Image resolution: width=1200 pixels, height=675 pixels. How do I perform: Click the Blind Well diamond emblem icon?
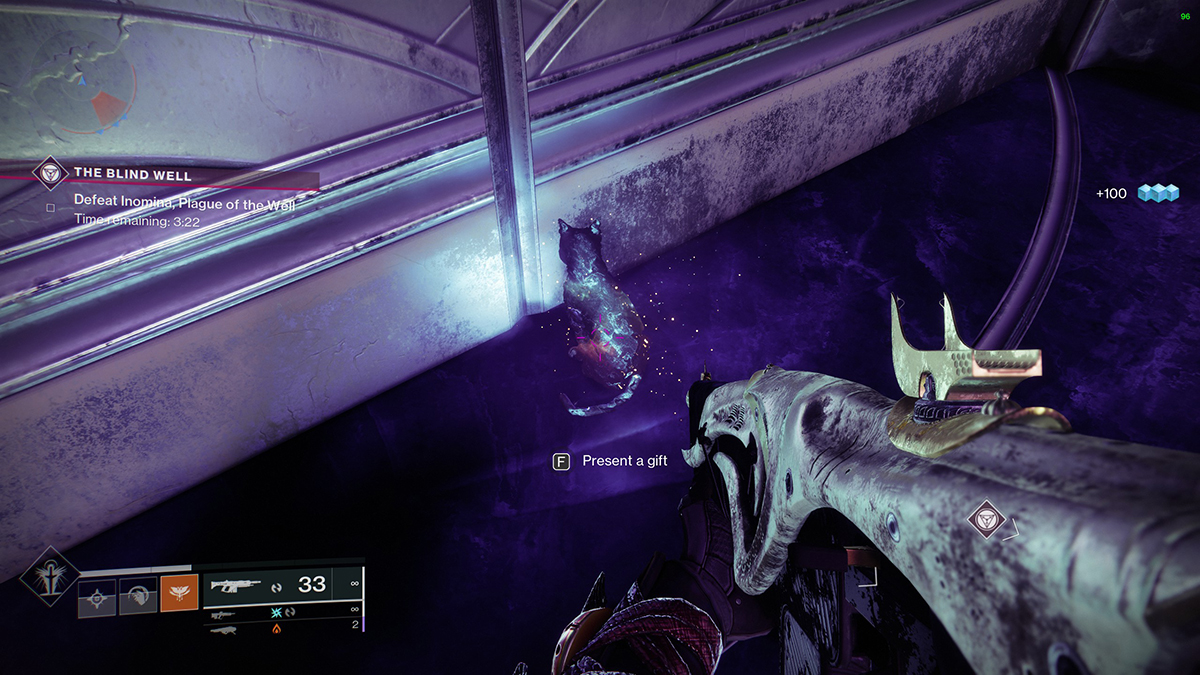[x=49, y=173]
